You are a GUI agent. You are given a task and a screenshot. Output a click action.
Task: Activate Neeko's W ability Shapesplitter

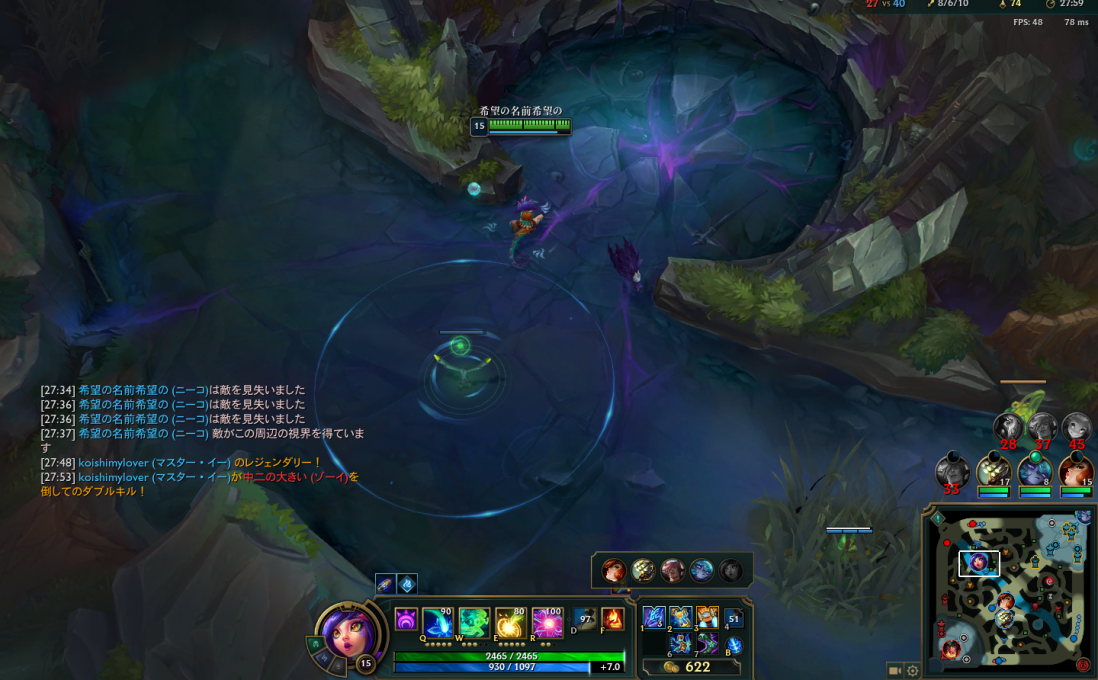[473, 623]
